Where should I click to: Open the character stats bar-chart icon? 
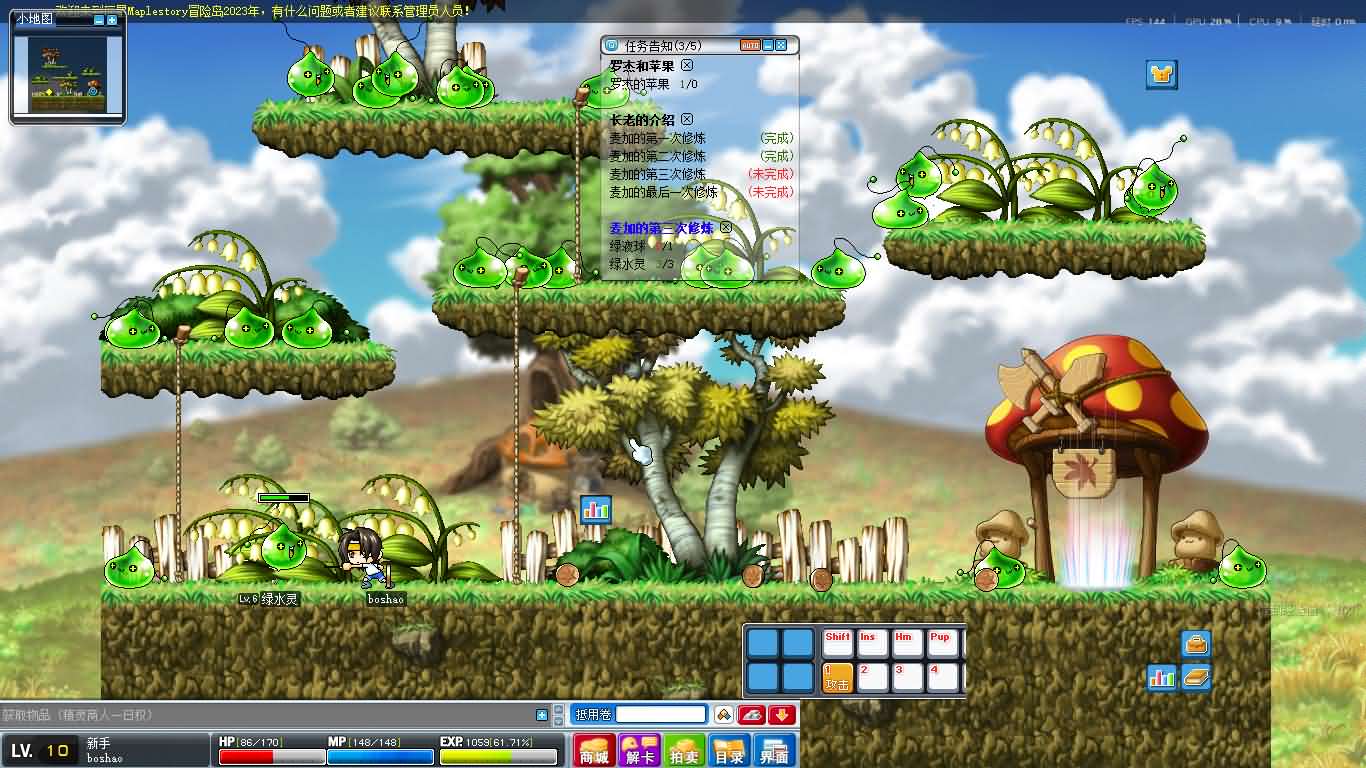[1162, 676]
